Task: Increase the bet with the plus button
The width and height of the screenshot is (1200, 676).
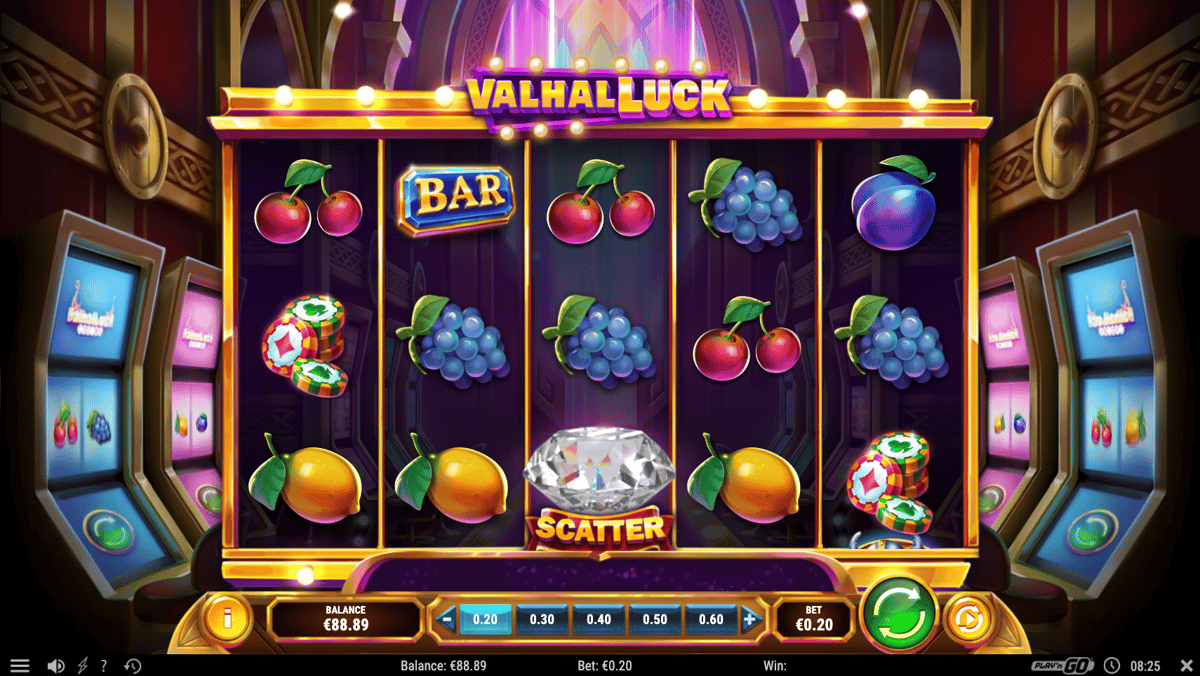Action: tap(750, 620)
